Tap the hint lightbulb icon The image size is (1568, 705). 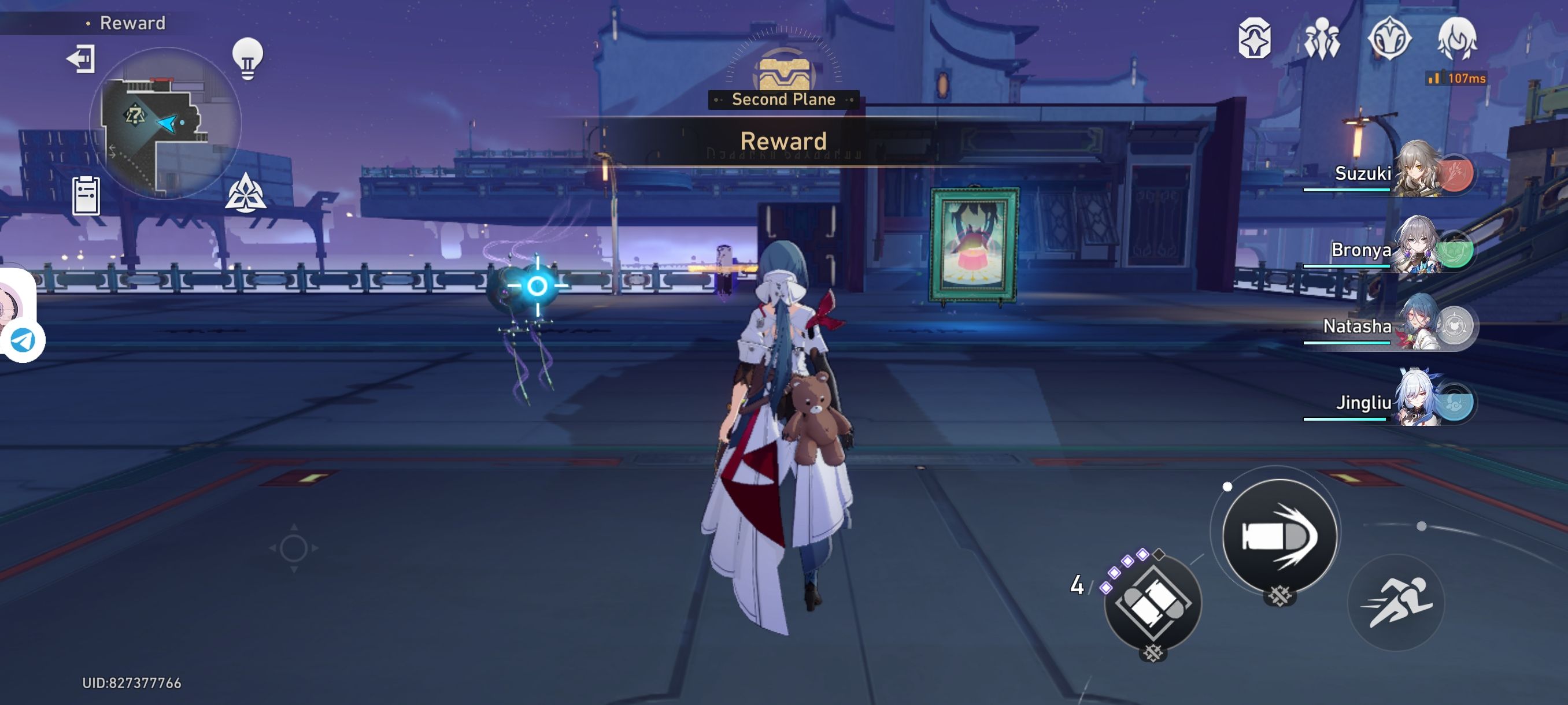[247, 58]
